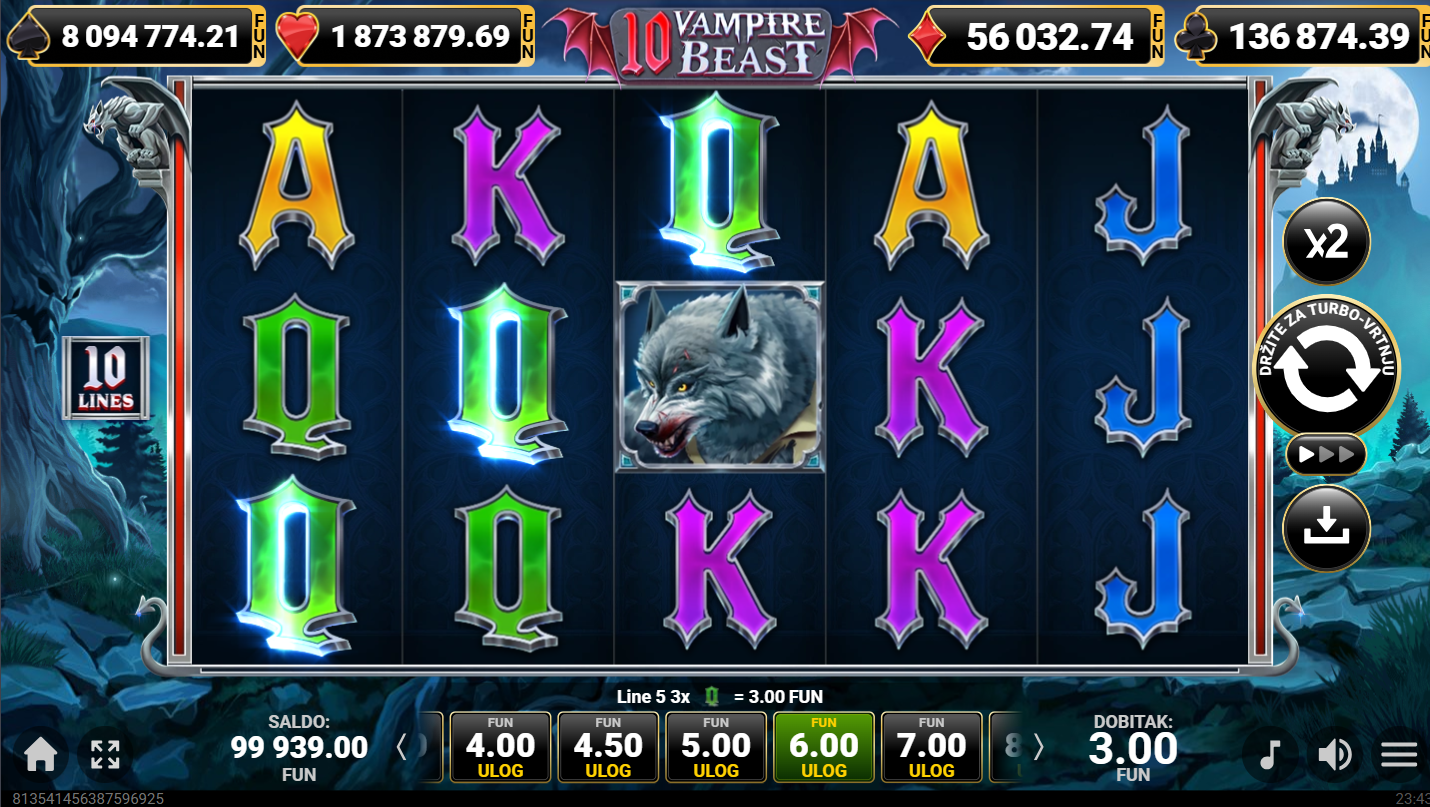Show lower bets with the left arrow
1430x807 pixels.
[402, 747]
